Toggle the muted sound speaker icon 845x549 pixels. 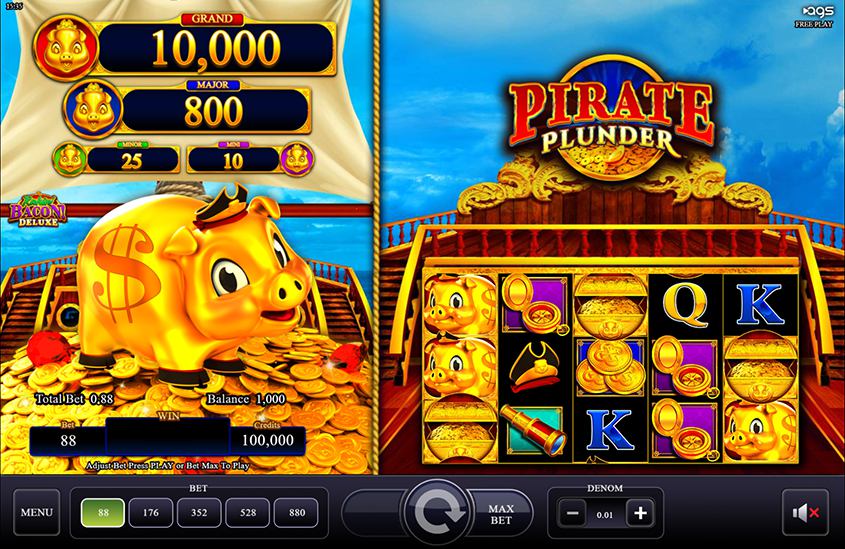coord(805,513)
